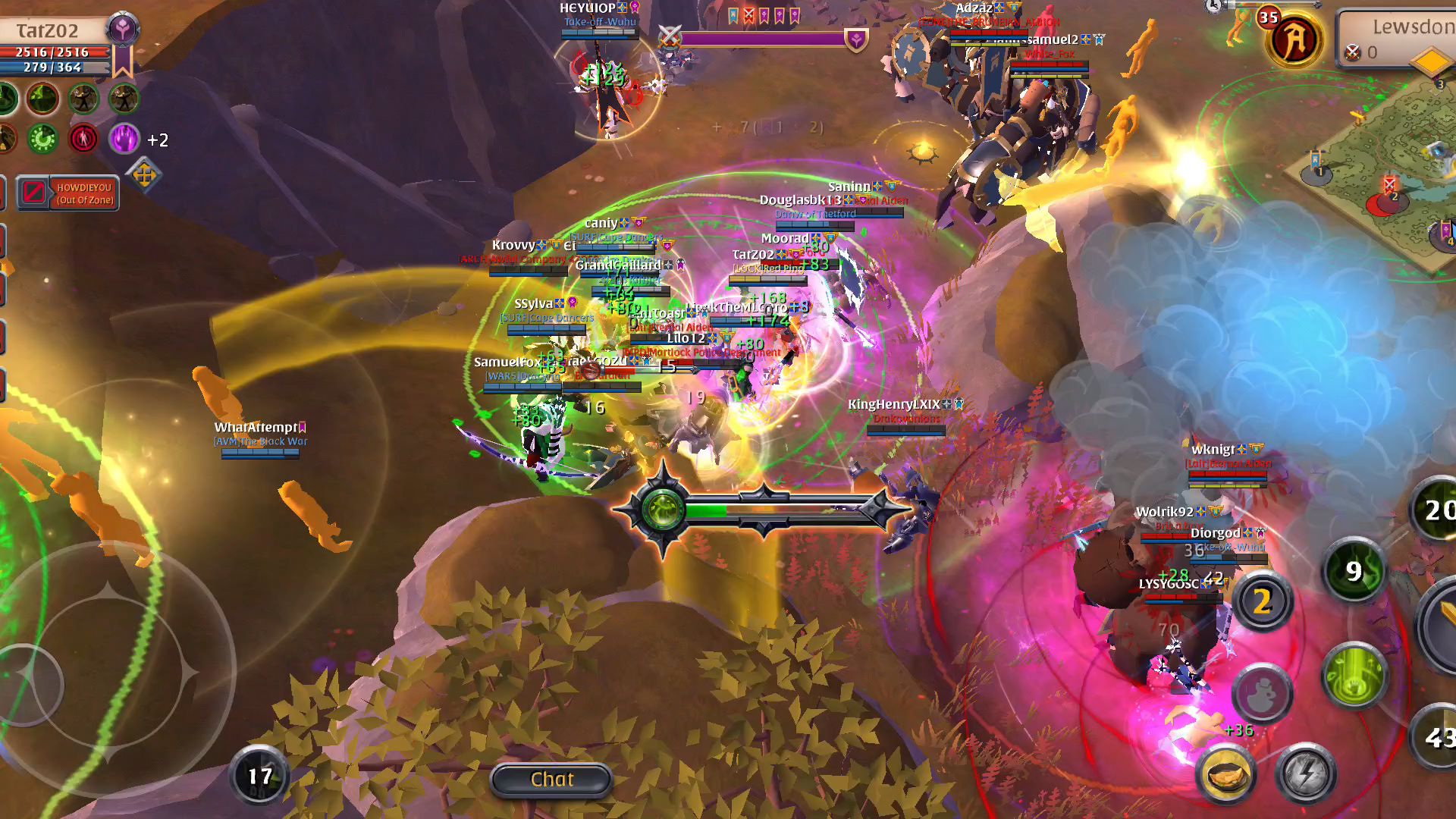Expand the +2 hidden buffs
The width and height of the screenshot is (1456, 819).
tap(158, 140)
